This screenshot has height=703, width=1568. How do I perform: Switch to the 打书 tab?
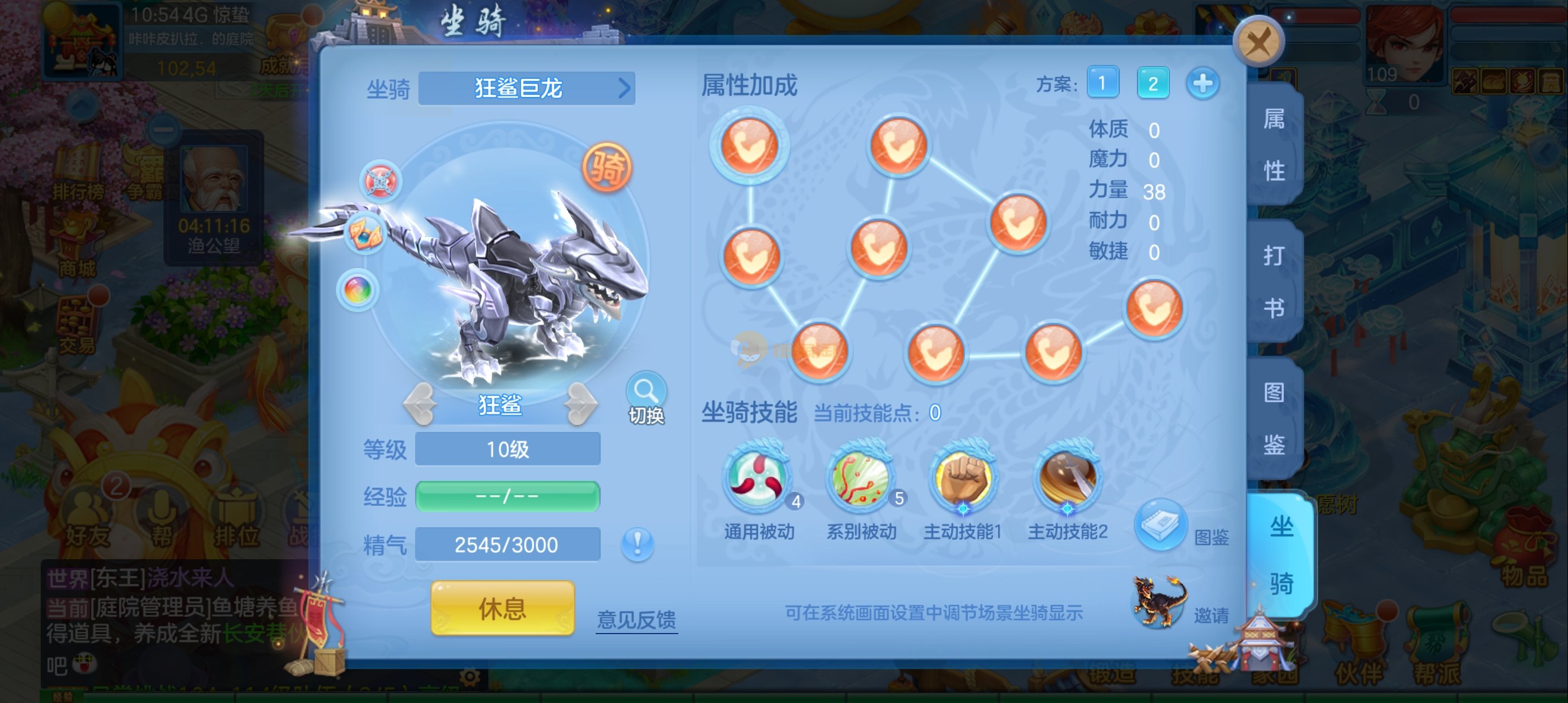[x=1274, y=282]
